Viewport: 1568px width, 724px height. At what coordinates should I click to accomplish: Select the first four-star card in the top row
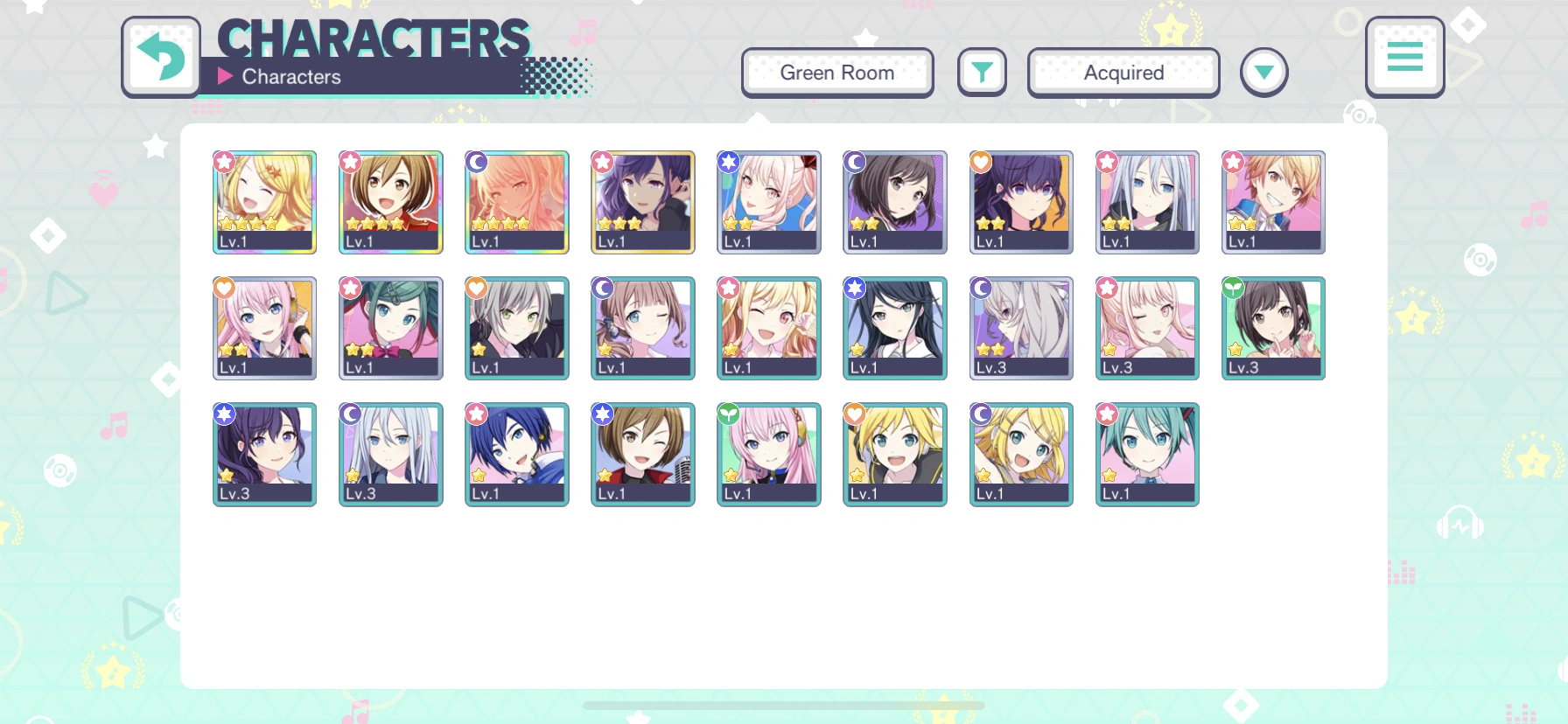[x=264, y=202]
